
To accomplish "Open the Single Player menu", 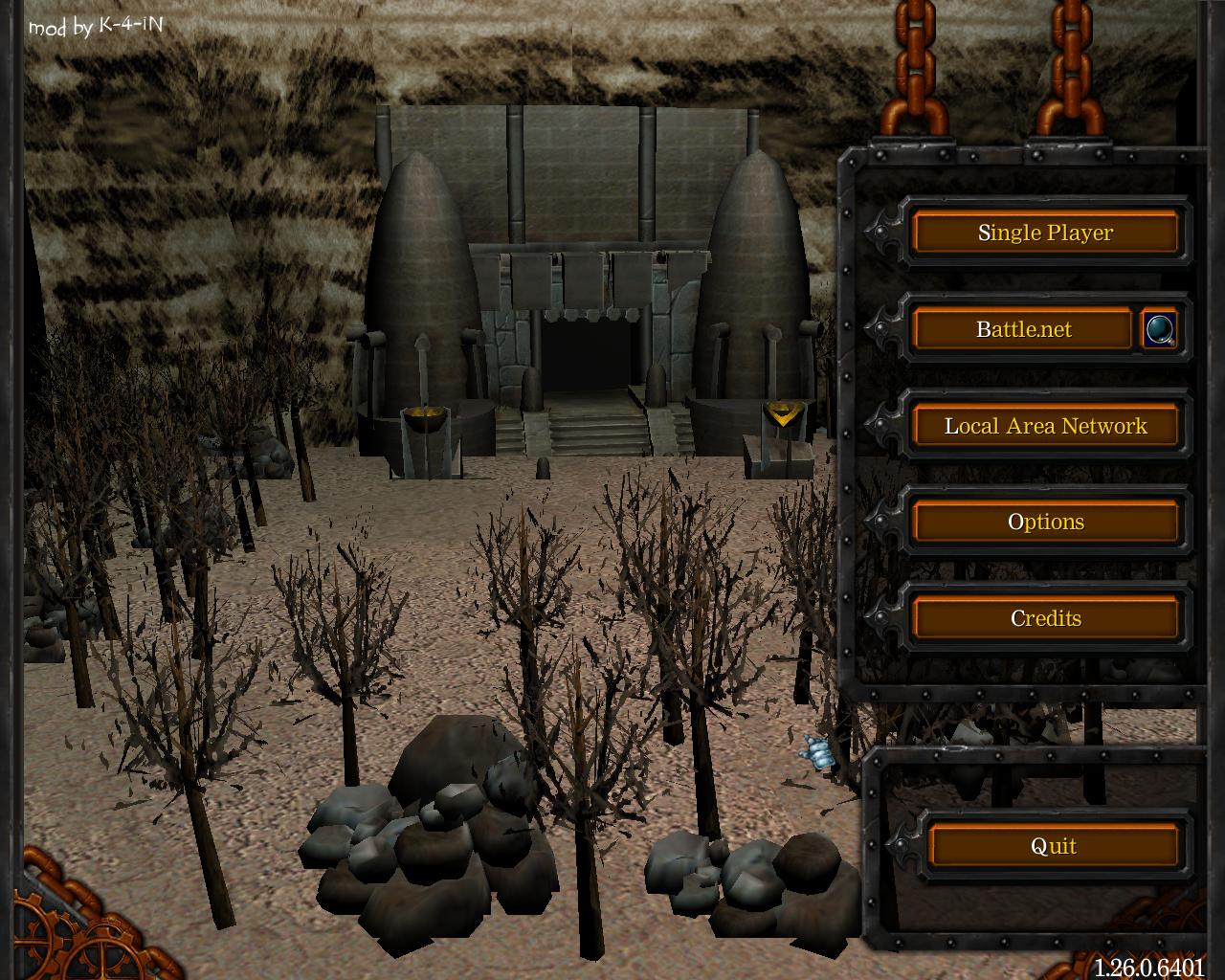I will click(x=1045, y=233).
